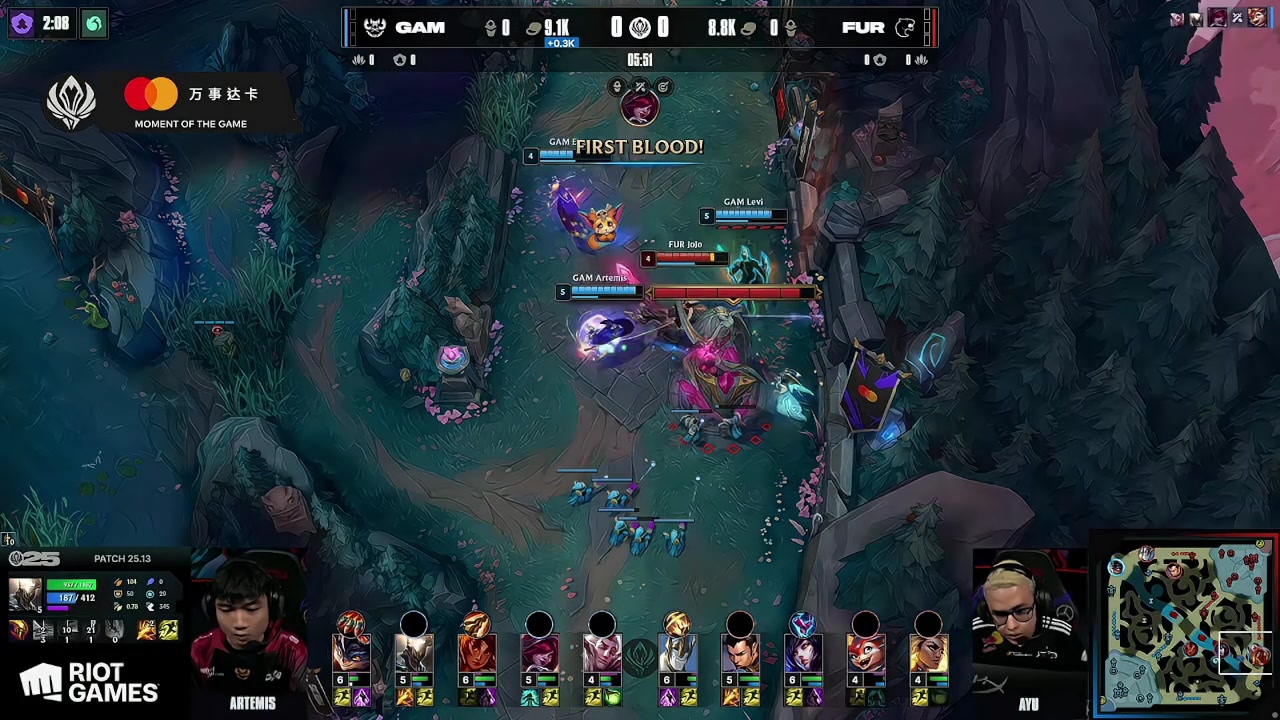Image resolution: width=1280 pixels, height=720 pixels.
Task: Select Xayah's portrait in the bottom champion bar
Action: [x=539, y=651]
